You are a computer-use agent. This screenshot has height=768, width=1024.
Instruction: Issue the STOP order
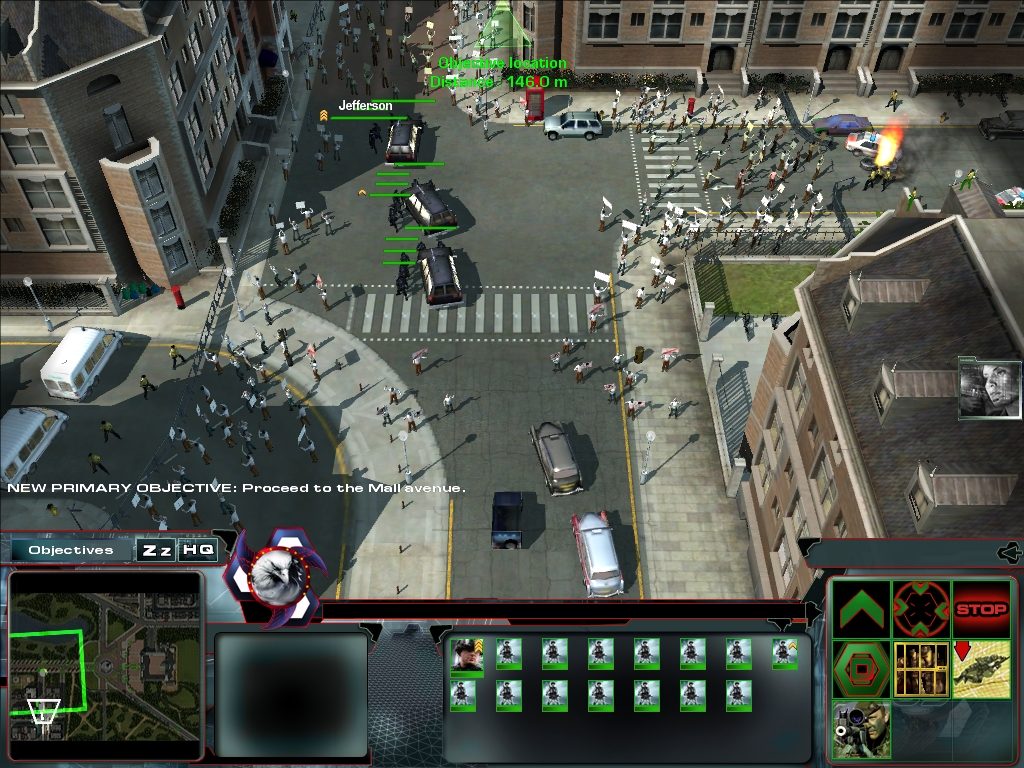point(980,609)
